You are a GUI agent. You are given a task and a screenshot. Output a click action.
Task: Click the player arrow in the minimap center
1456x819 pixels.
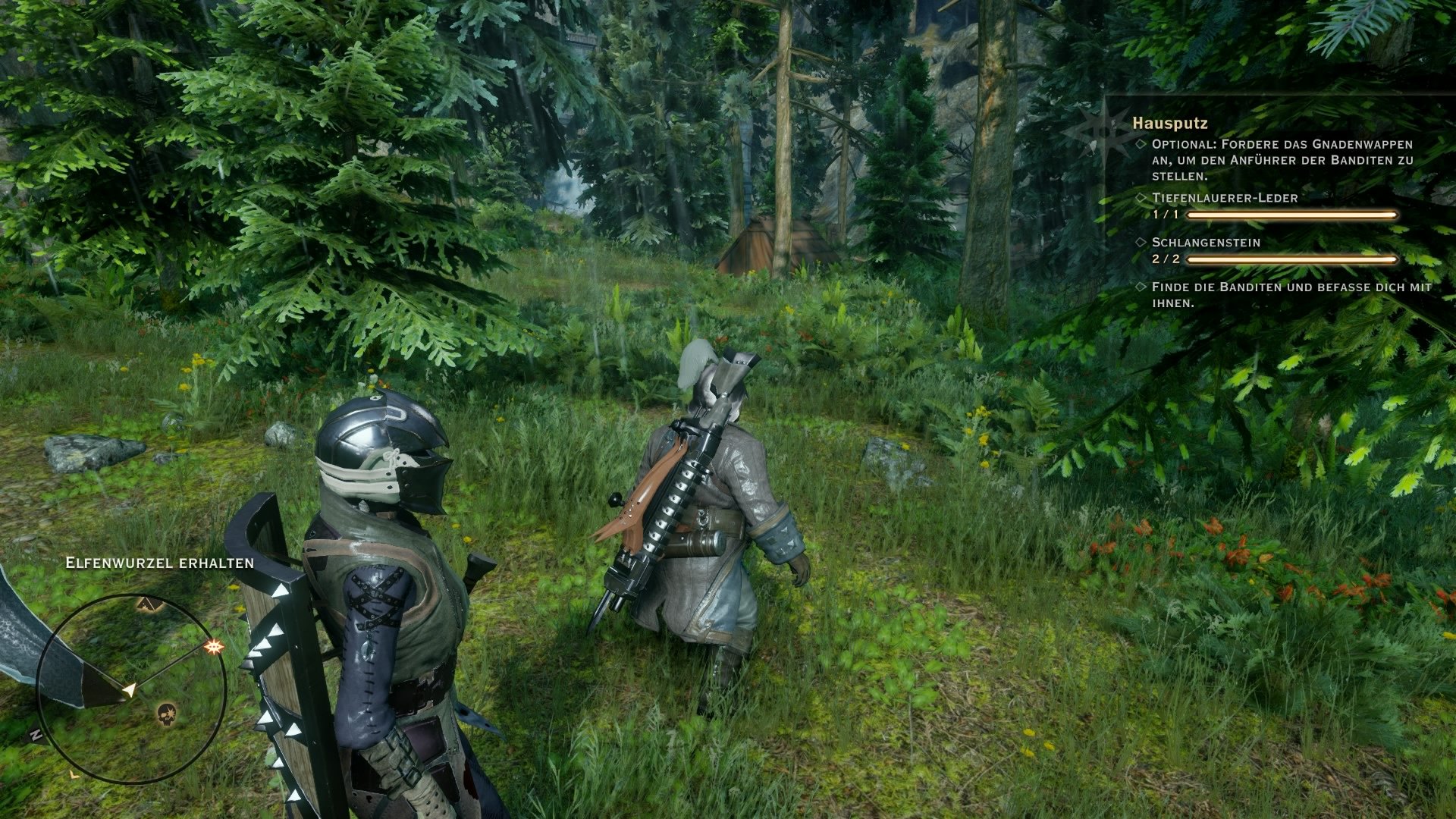point(130,689)
